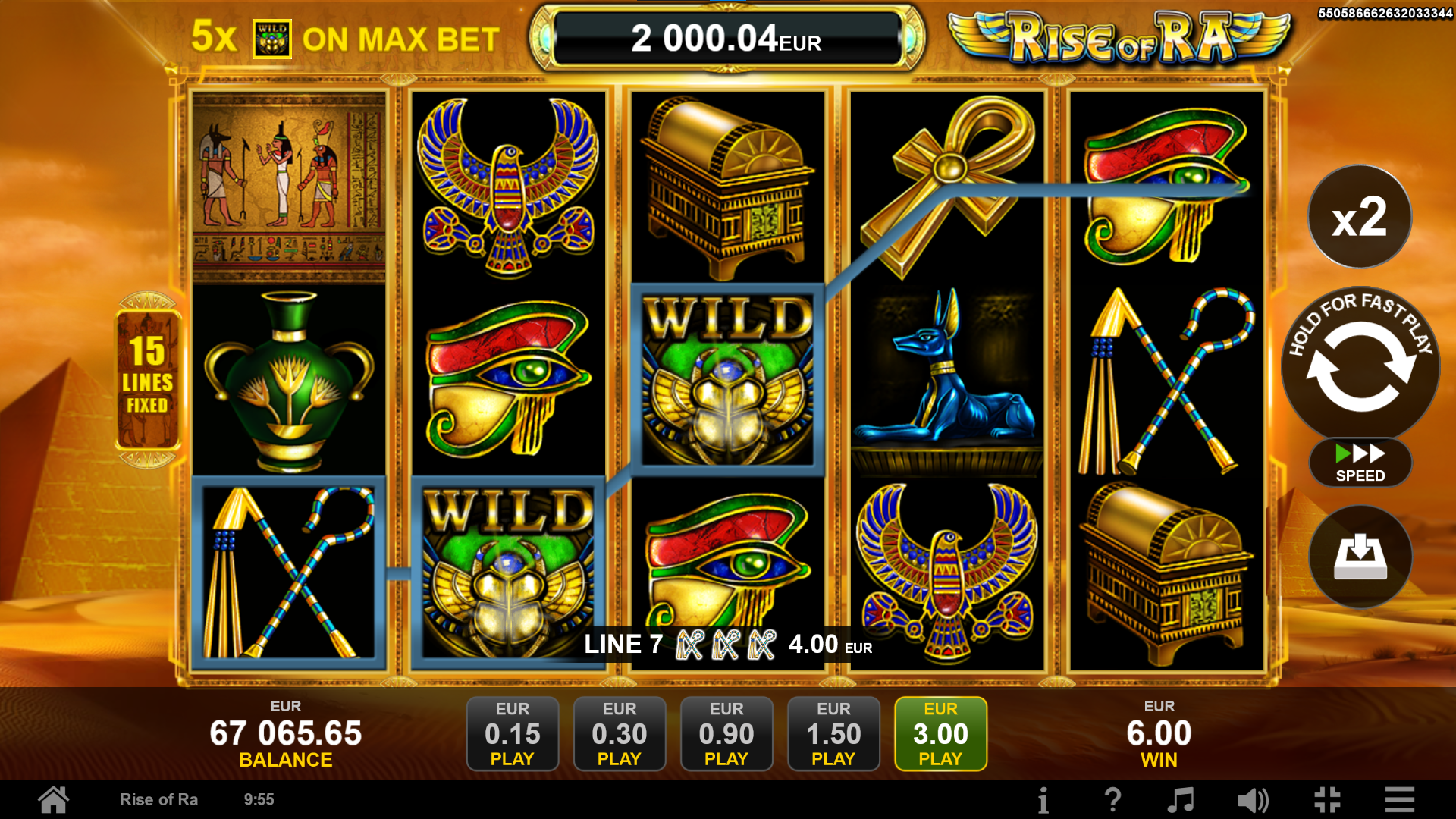Play with the EUR 3.00 max bet
The image size is (1456, 819).
[940, 733]
